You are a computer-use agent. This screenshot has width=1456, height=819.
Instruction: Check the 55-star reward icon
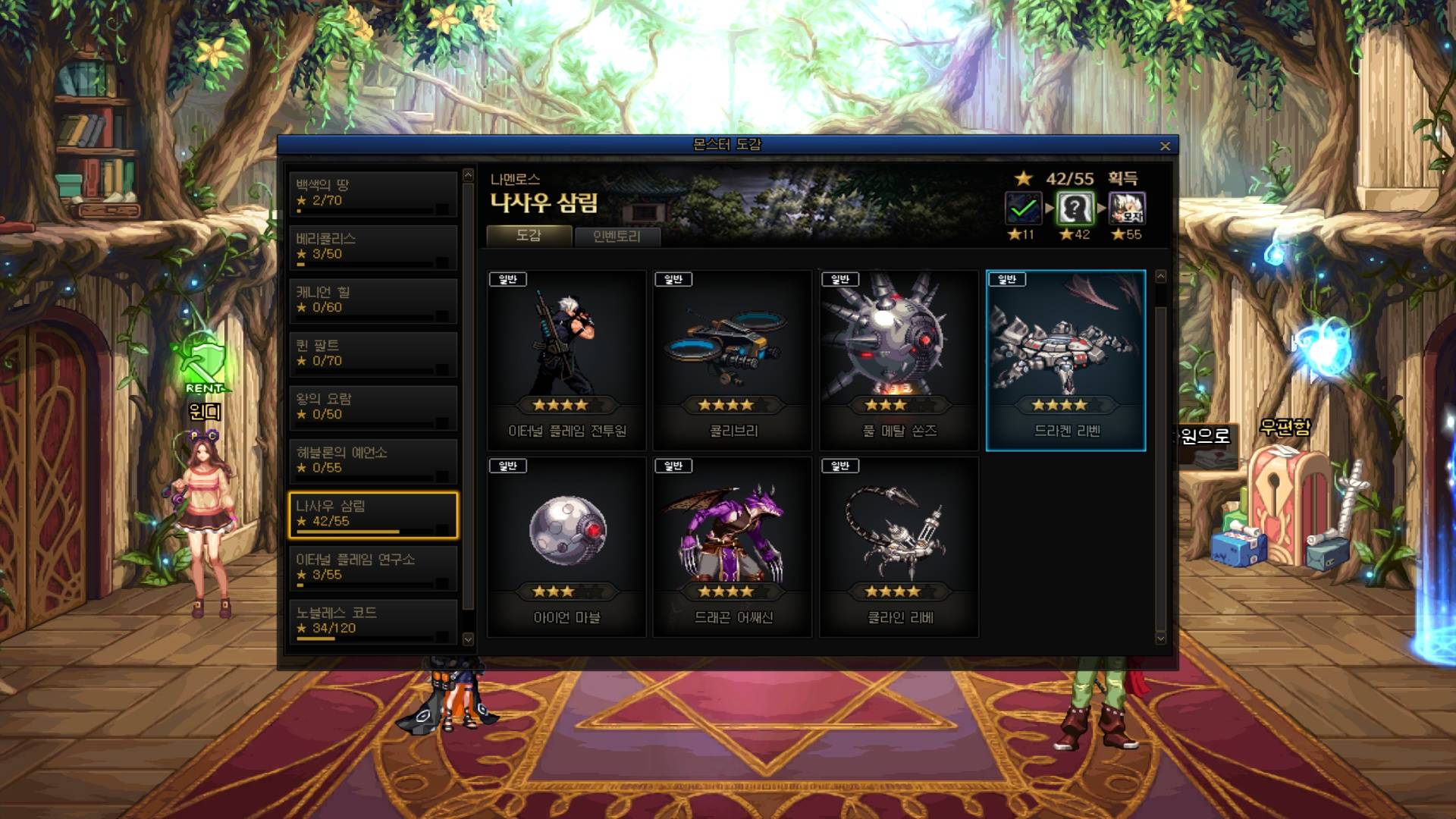(1127, 208)
